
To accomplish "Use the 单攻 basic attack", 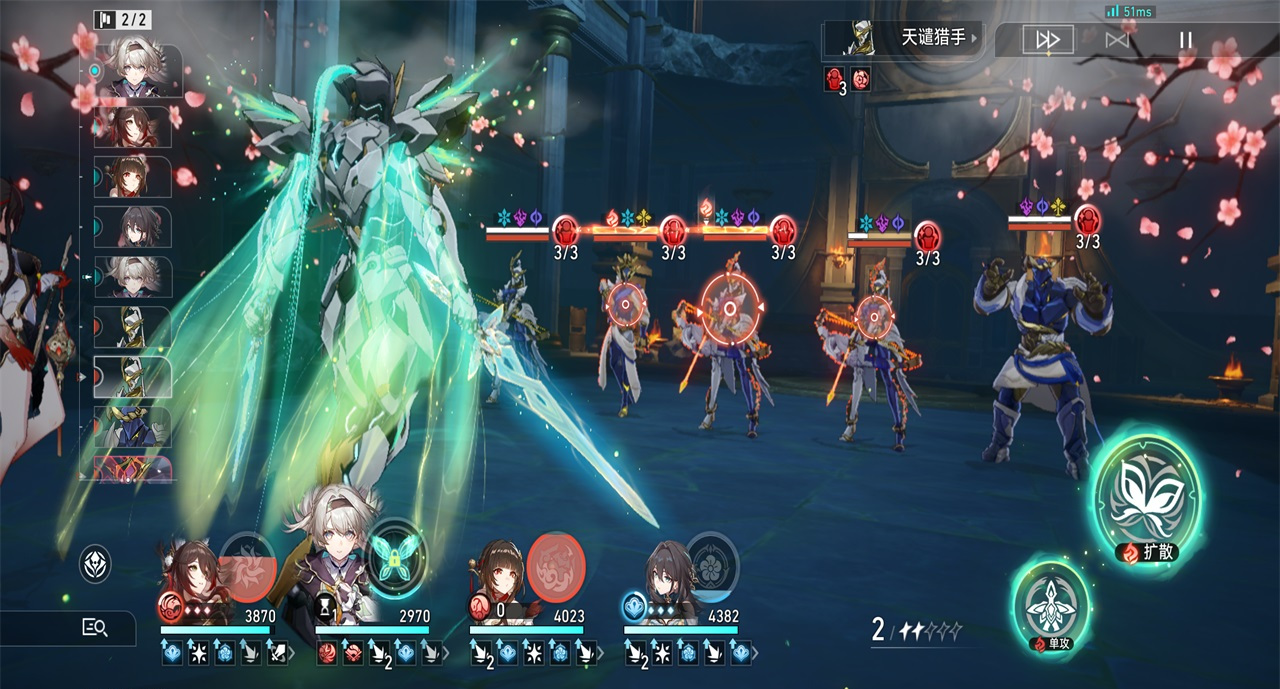I will point(1050,604).
